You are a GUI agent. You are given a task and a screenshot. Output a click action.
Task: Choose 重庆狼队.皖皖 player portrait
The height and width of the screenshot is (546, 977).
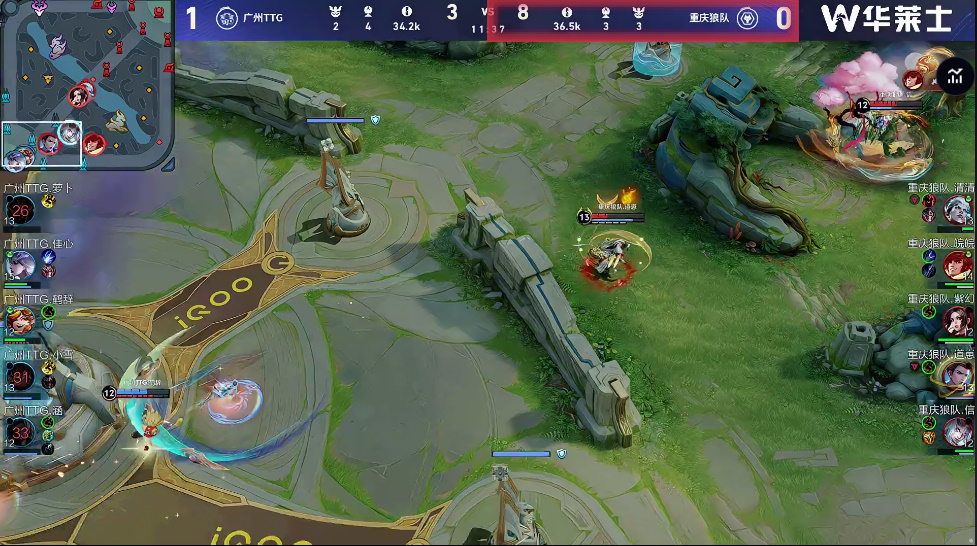957,265
